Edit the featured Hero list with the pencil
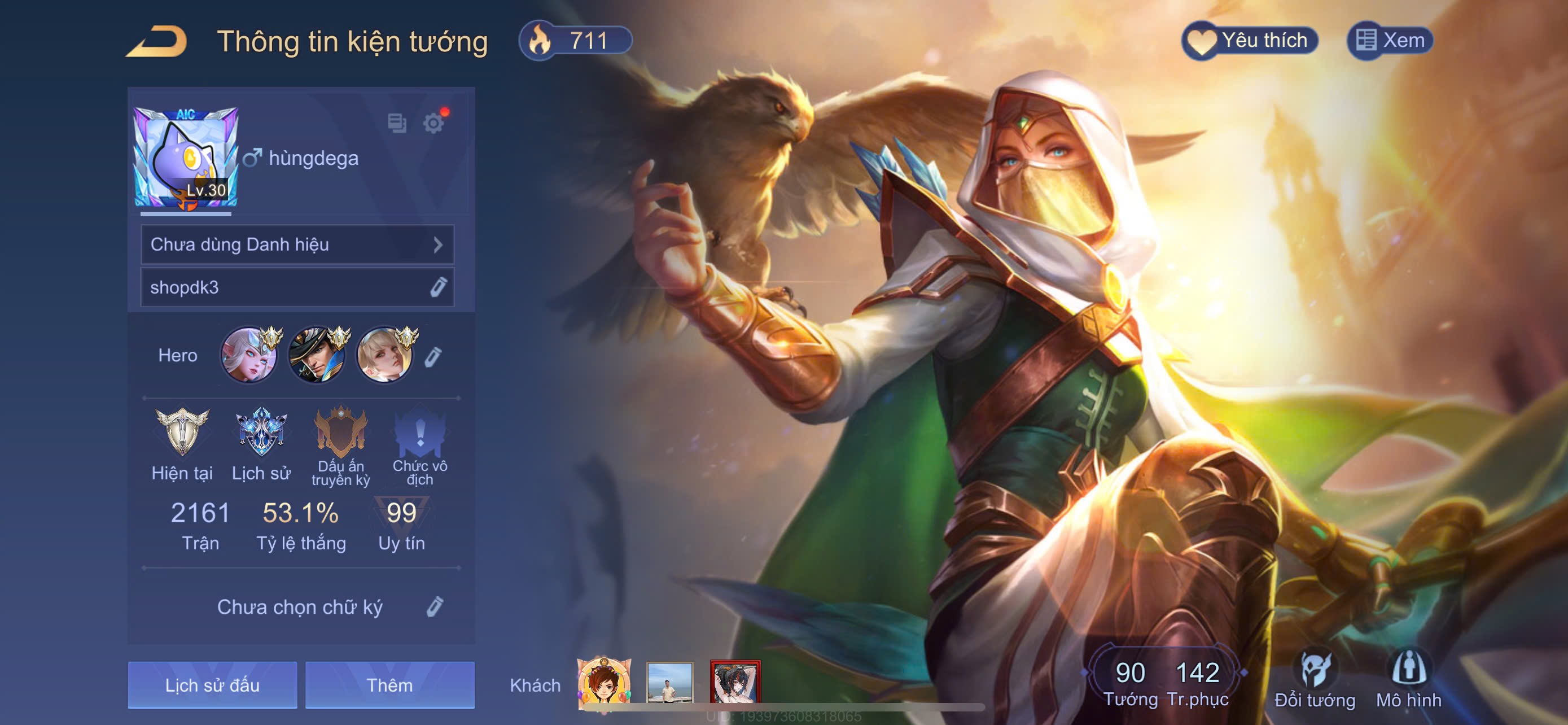Viewport: 1568px width, 725px height. pos(433,357)
